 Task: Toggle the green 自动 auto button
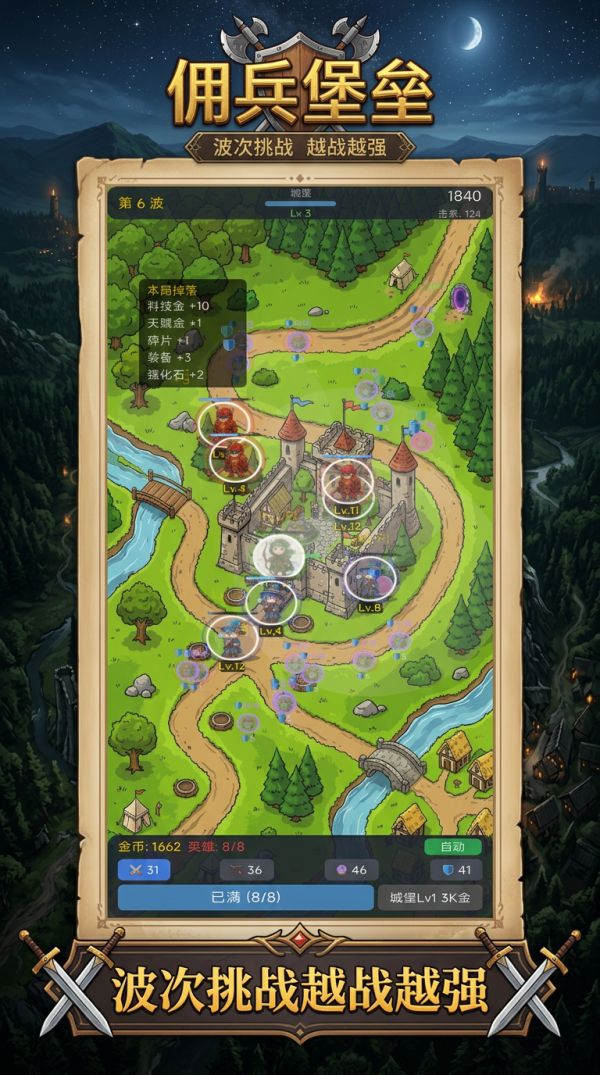(452, 846)
